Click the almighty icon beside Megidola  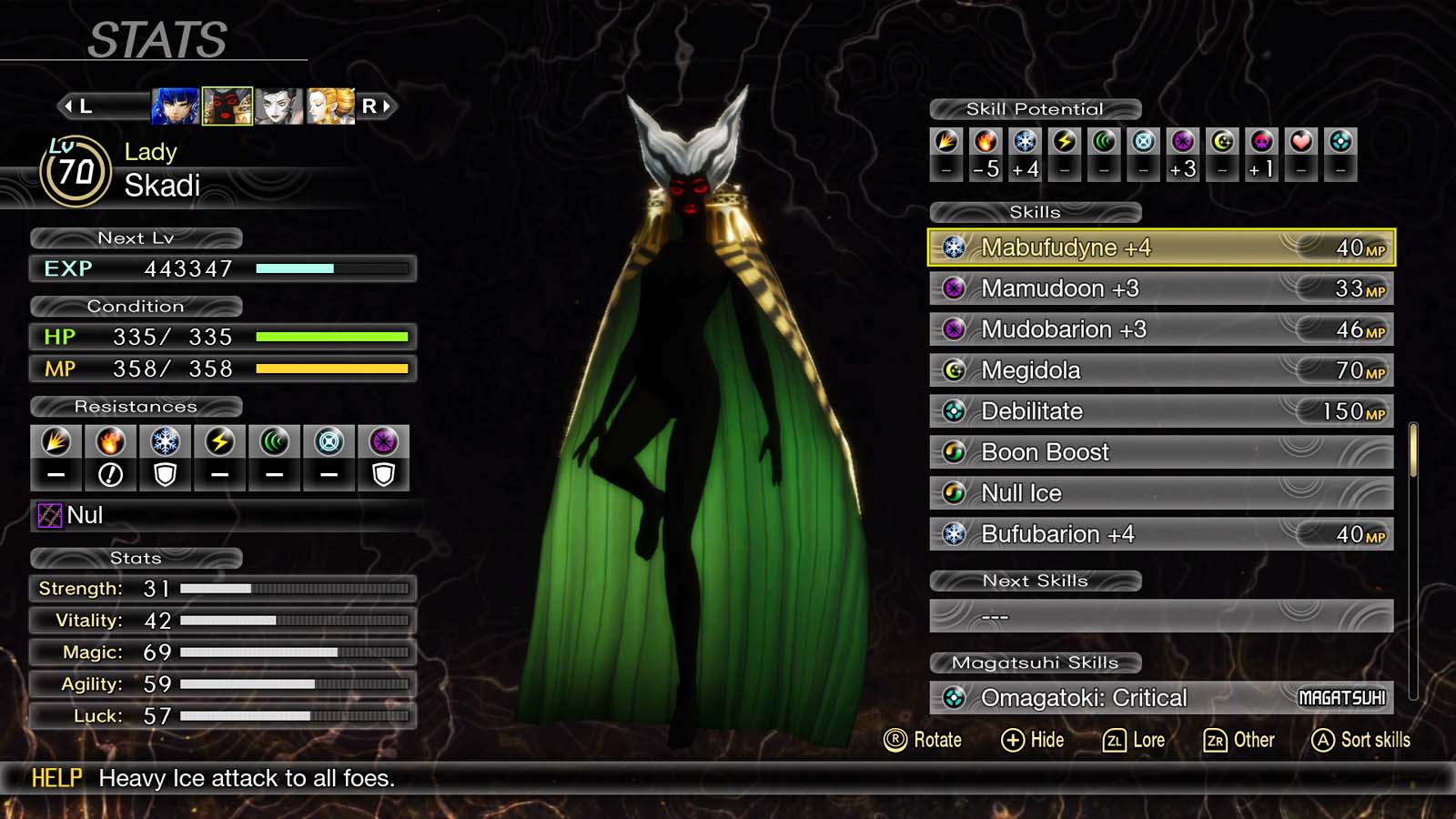(x=956, y=370)
